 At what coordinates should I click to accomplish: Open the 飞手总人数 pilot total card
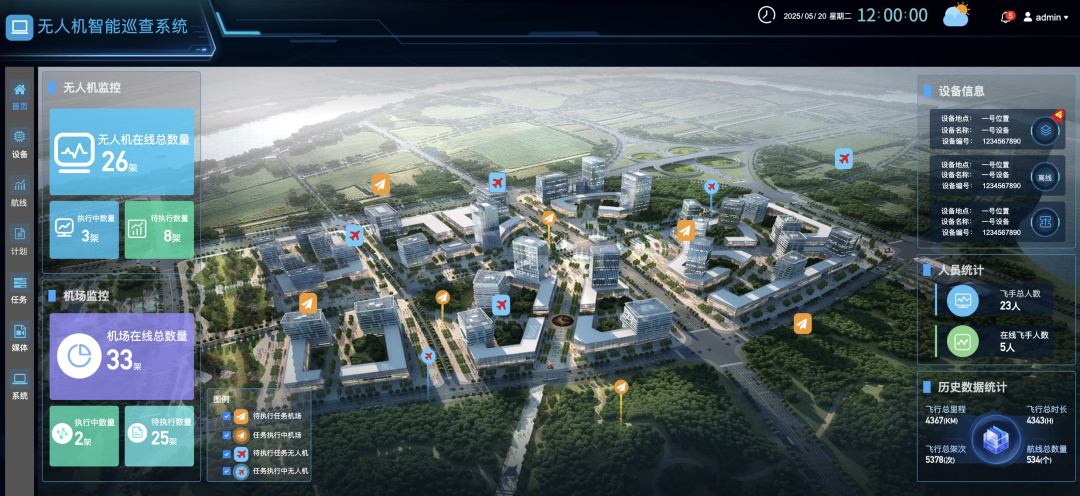[991, 299]
